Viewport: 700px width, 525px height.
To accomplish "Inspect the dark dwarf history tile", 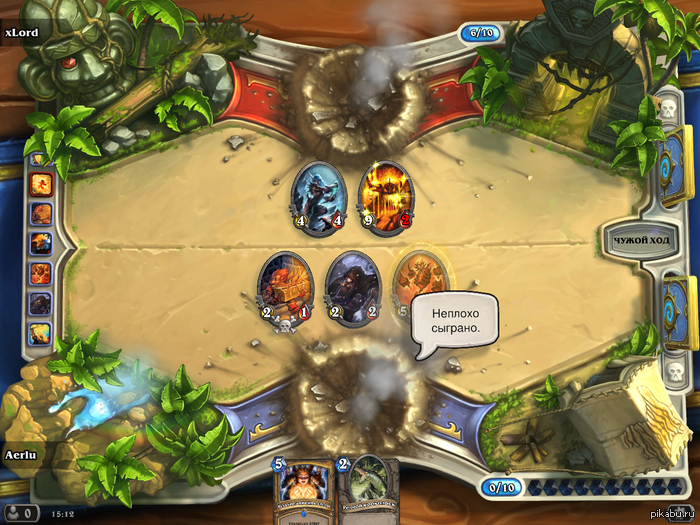I will pos(41,302).
